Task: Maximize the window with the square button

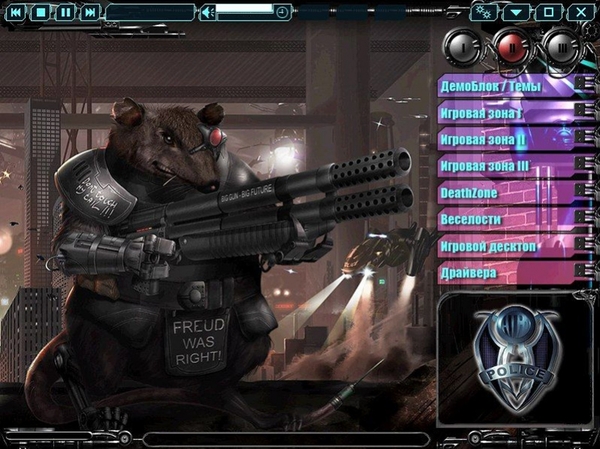Action: tap(548, 12)
